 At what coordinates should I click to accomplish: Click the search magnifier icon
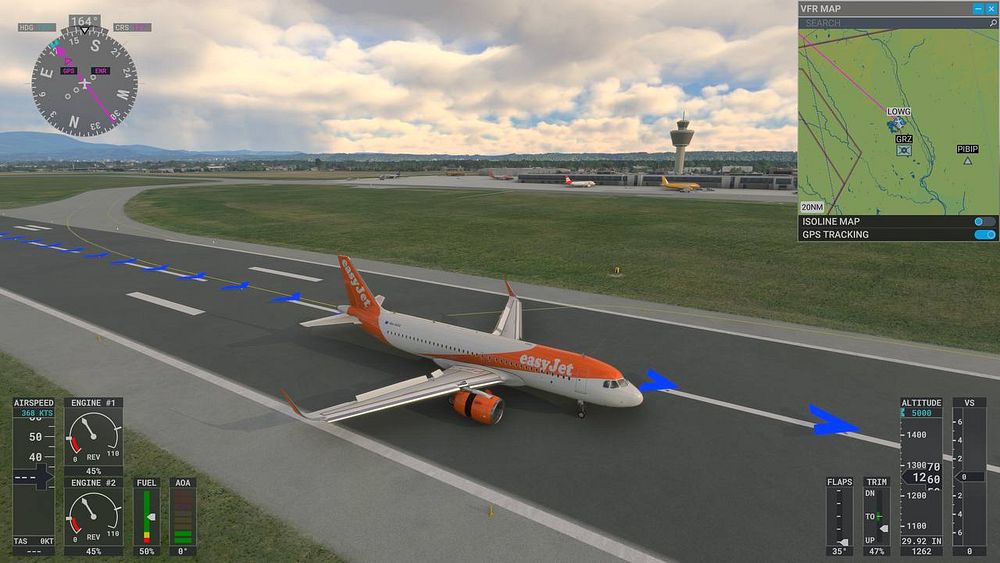pos(990,22)
